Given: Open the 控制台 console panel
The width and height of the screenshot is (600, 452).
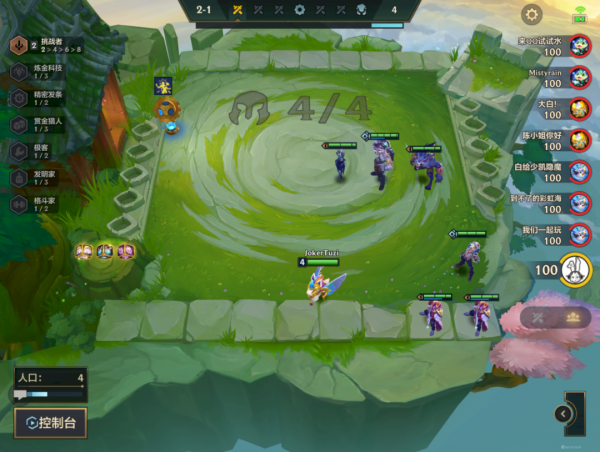Looking at the screenshot, I should tap(50, 422).
